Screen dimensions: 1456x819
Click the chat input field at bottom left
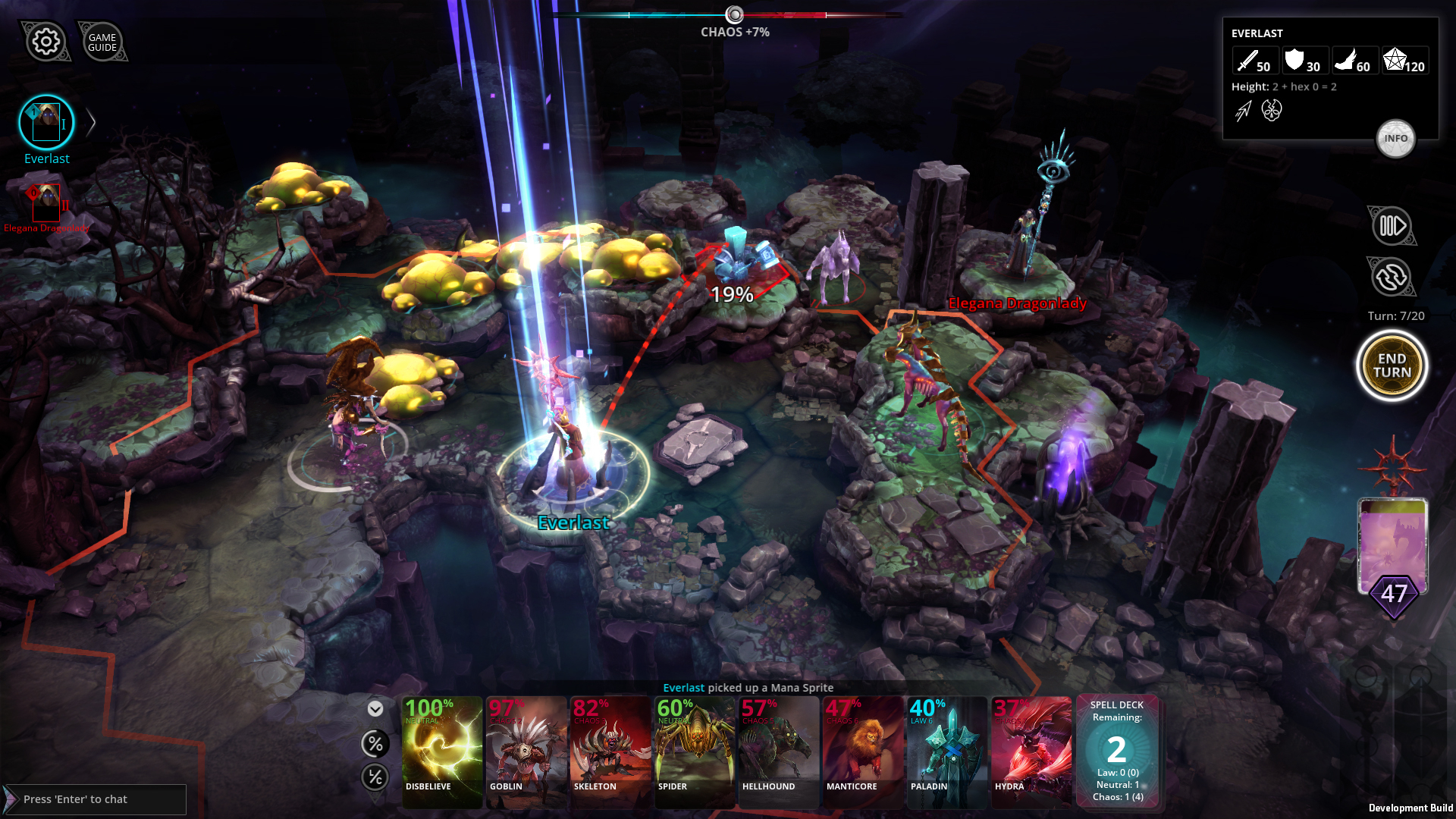(96, 799)
